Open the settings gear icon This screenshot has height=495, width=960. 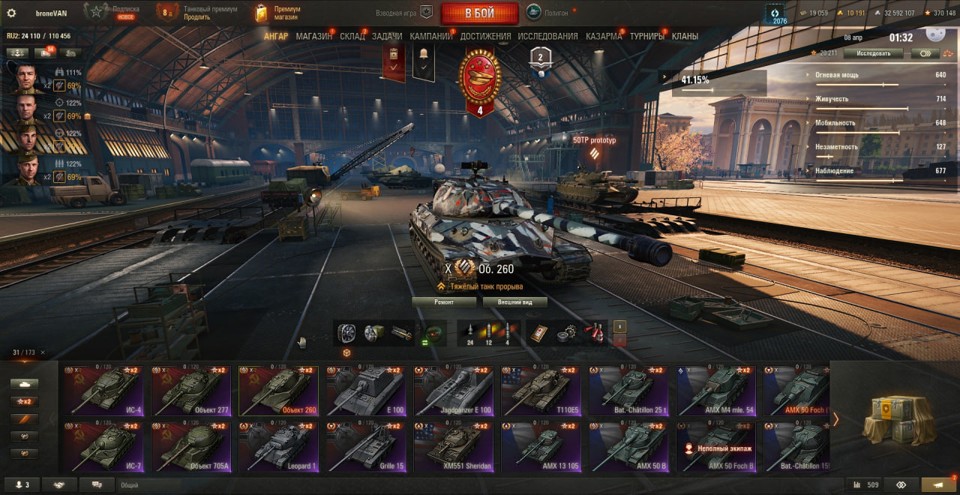click(x=11, y=13)
